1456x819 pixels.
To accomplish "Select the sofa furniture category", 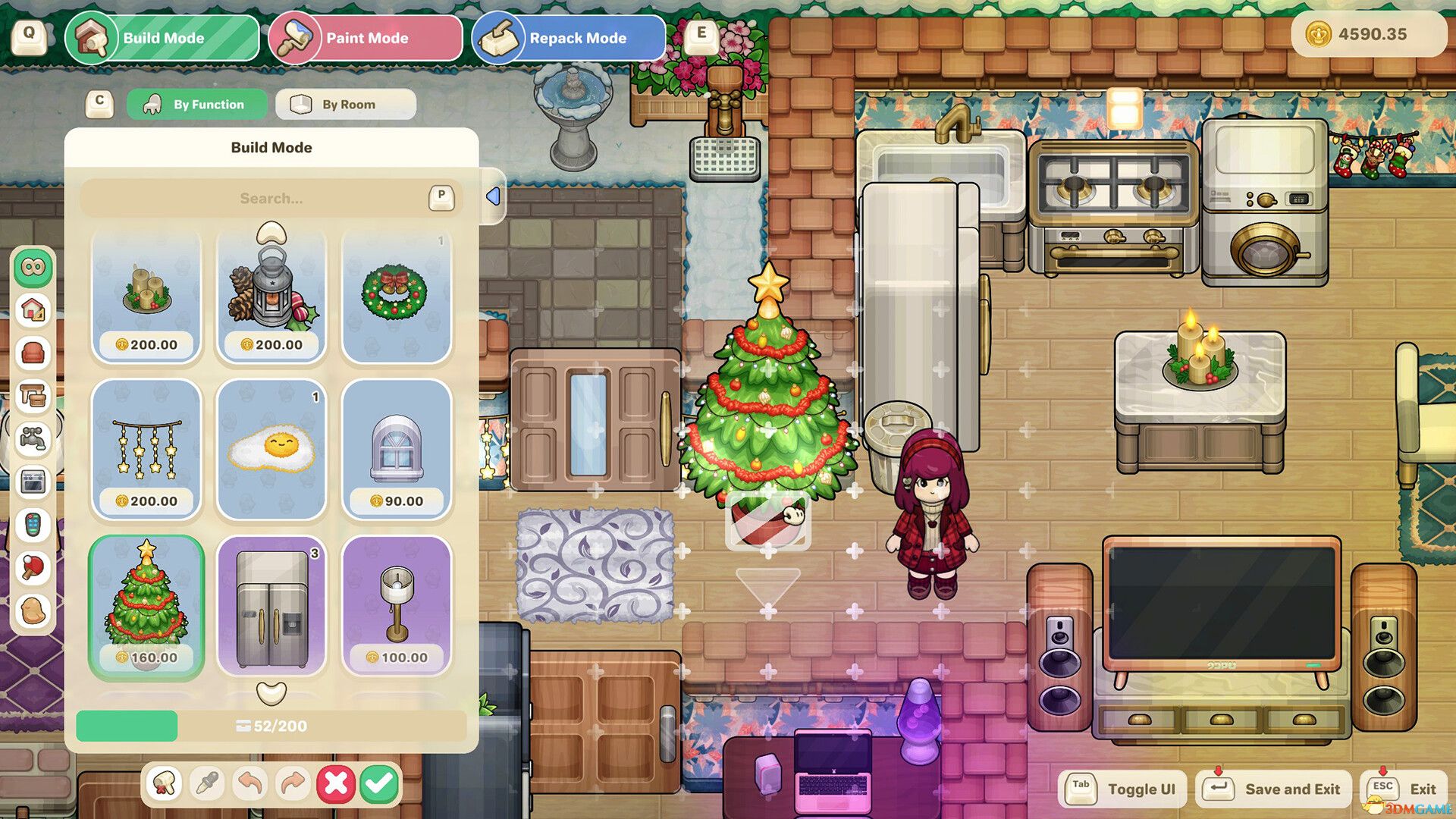I will pyautogui.click(x=30, y=352).
